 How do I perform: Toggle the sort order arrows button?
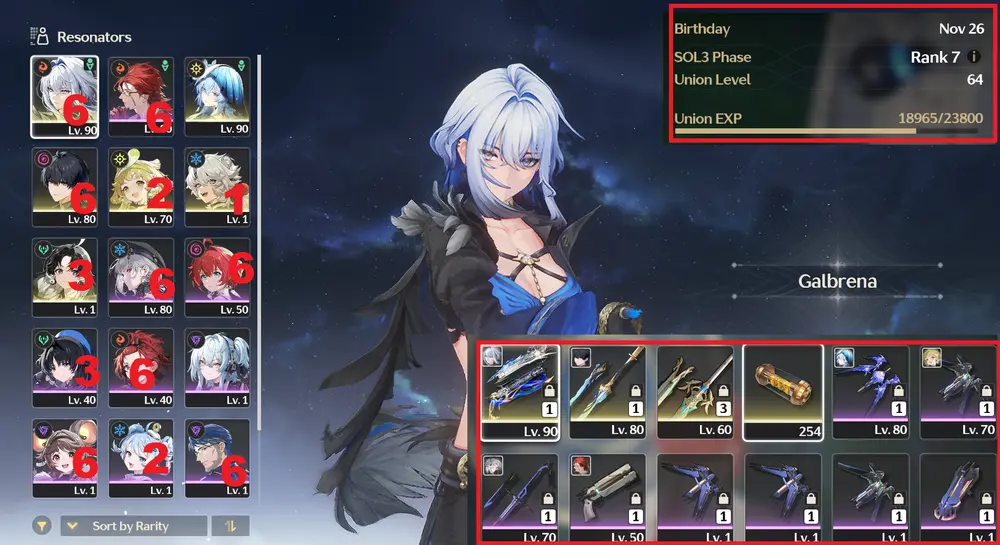pos(231,526)
